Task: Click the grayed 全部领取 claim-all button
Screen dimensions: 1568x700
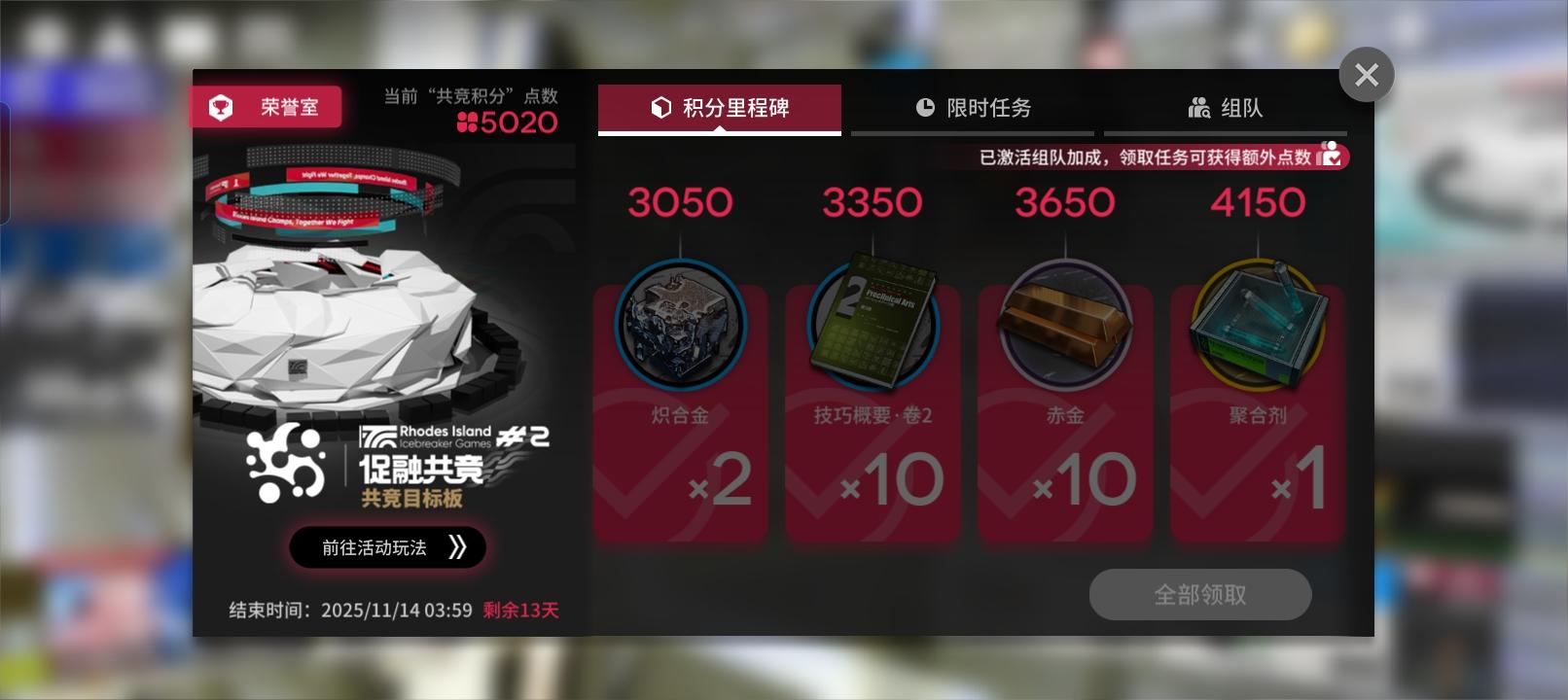Action: [x=1201, y=594]
